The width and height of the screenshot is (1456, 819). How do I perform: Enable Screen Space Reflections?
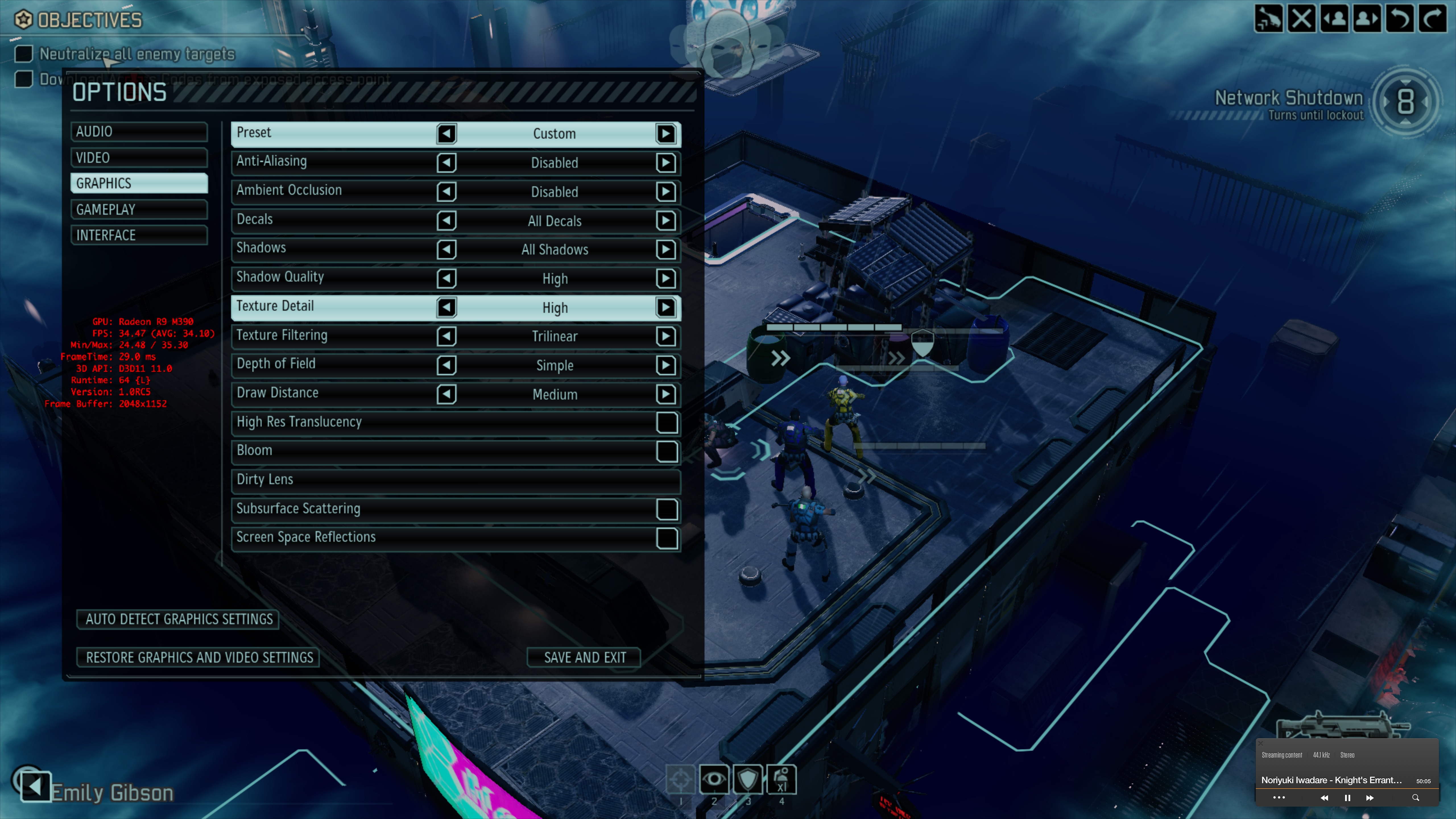point(666,538)
